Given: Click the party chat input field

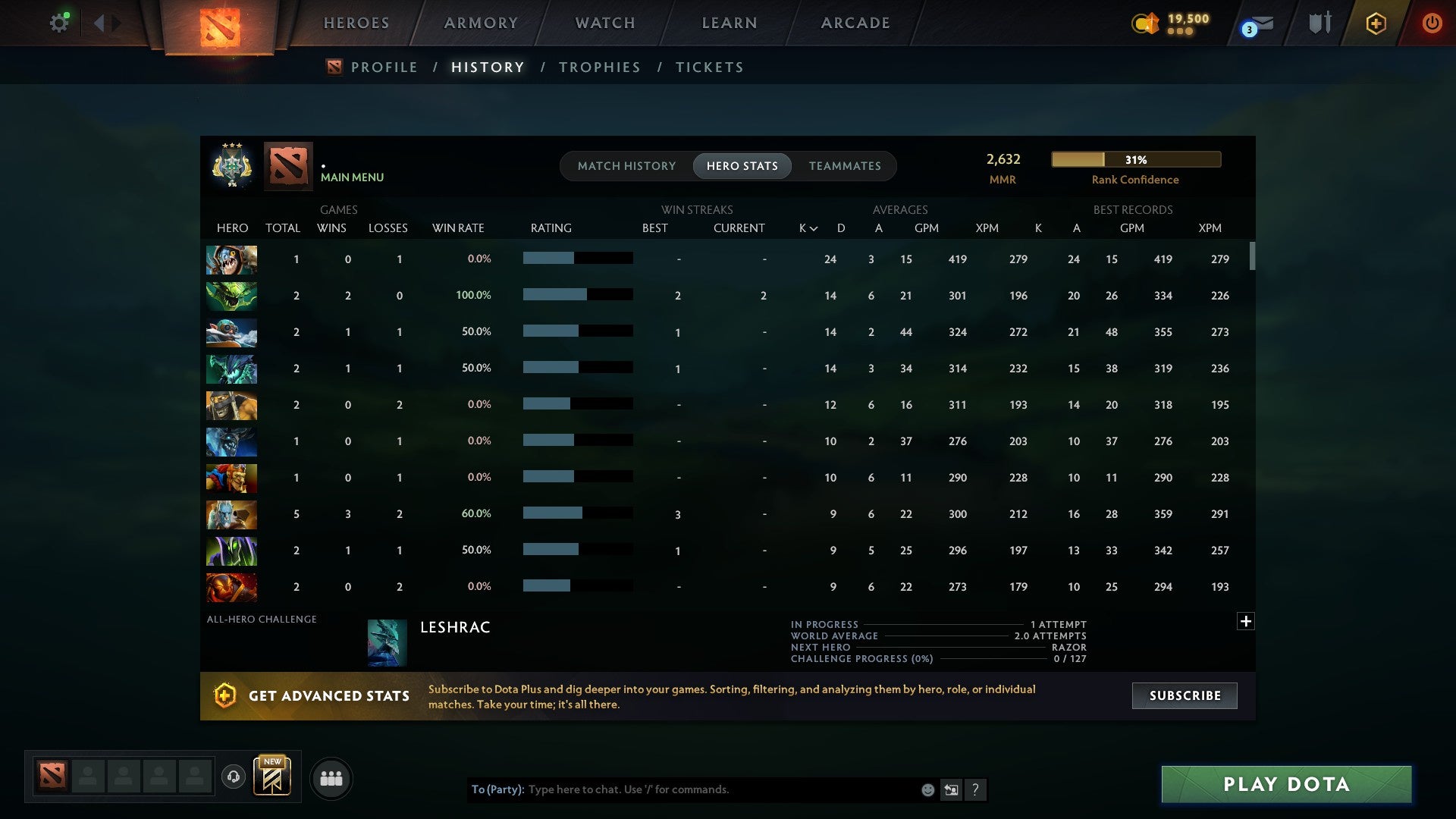Looking at the screenshot, I should click(x=720, y=789).
